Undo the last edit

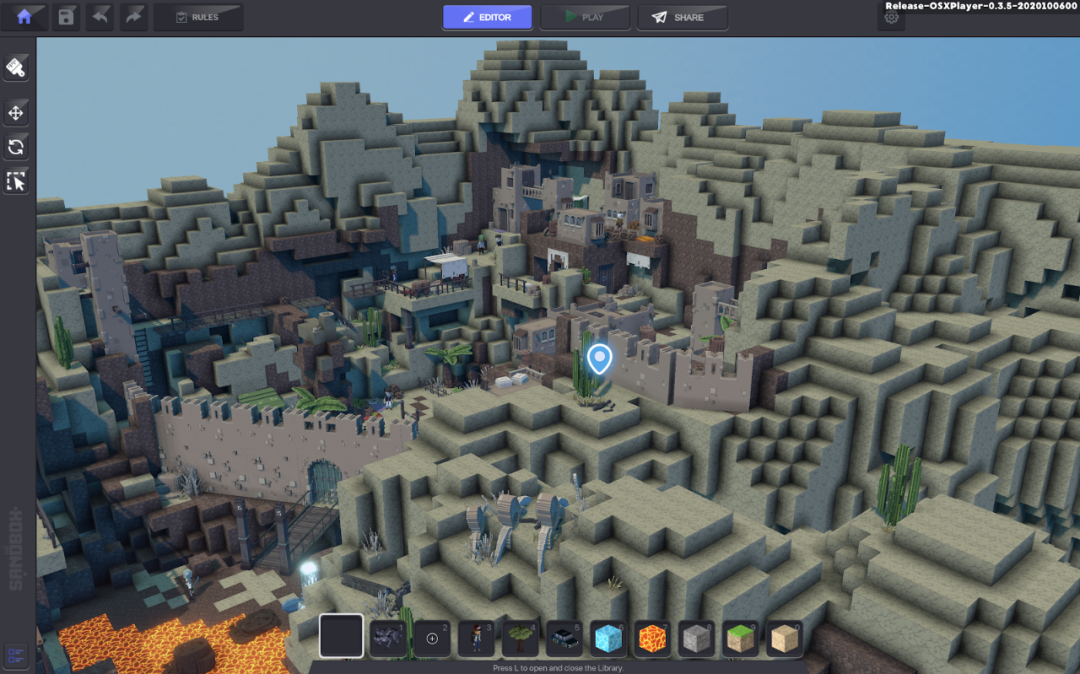point(100,17)
